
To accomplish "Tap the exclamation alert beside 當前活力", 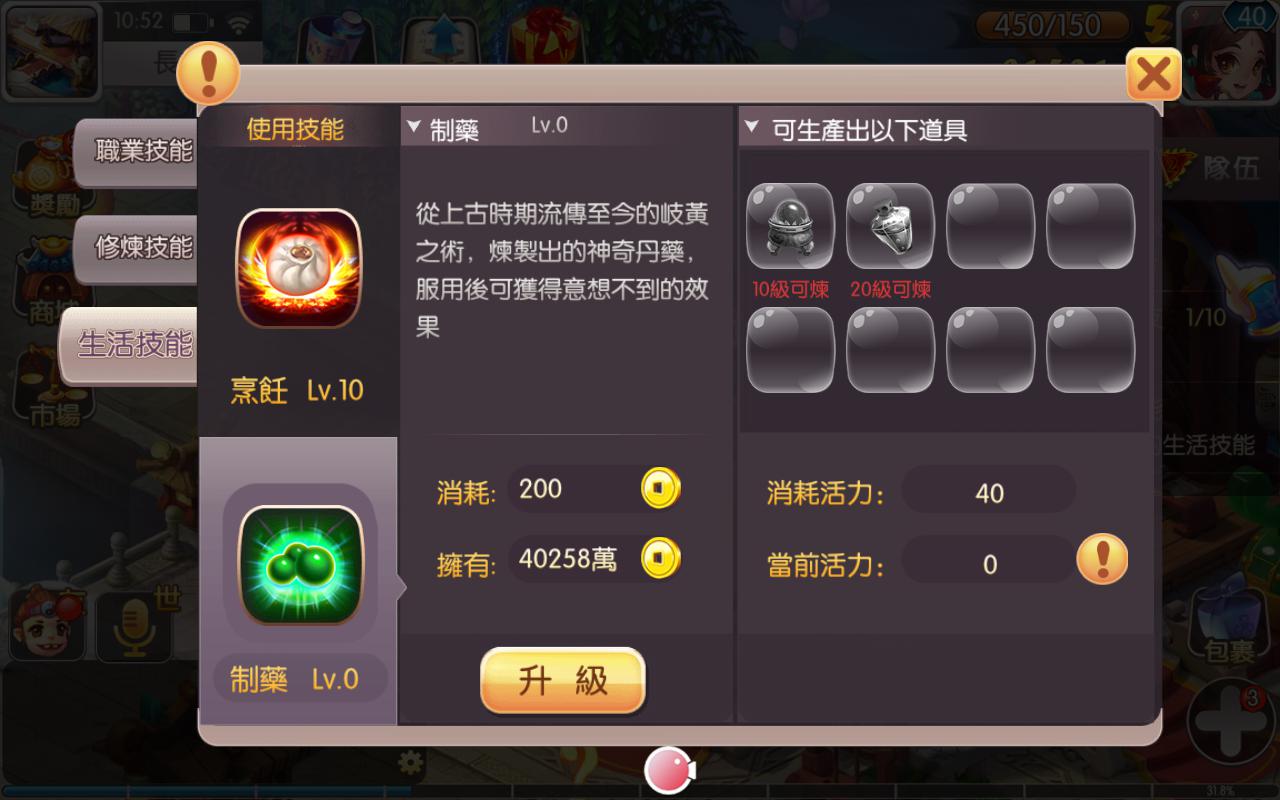I will pos(1100,559).
